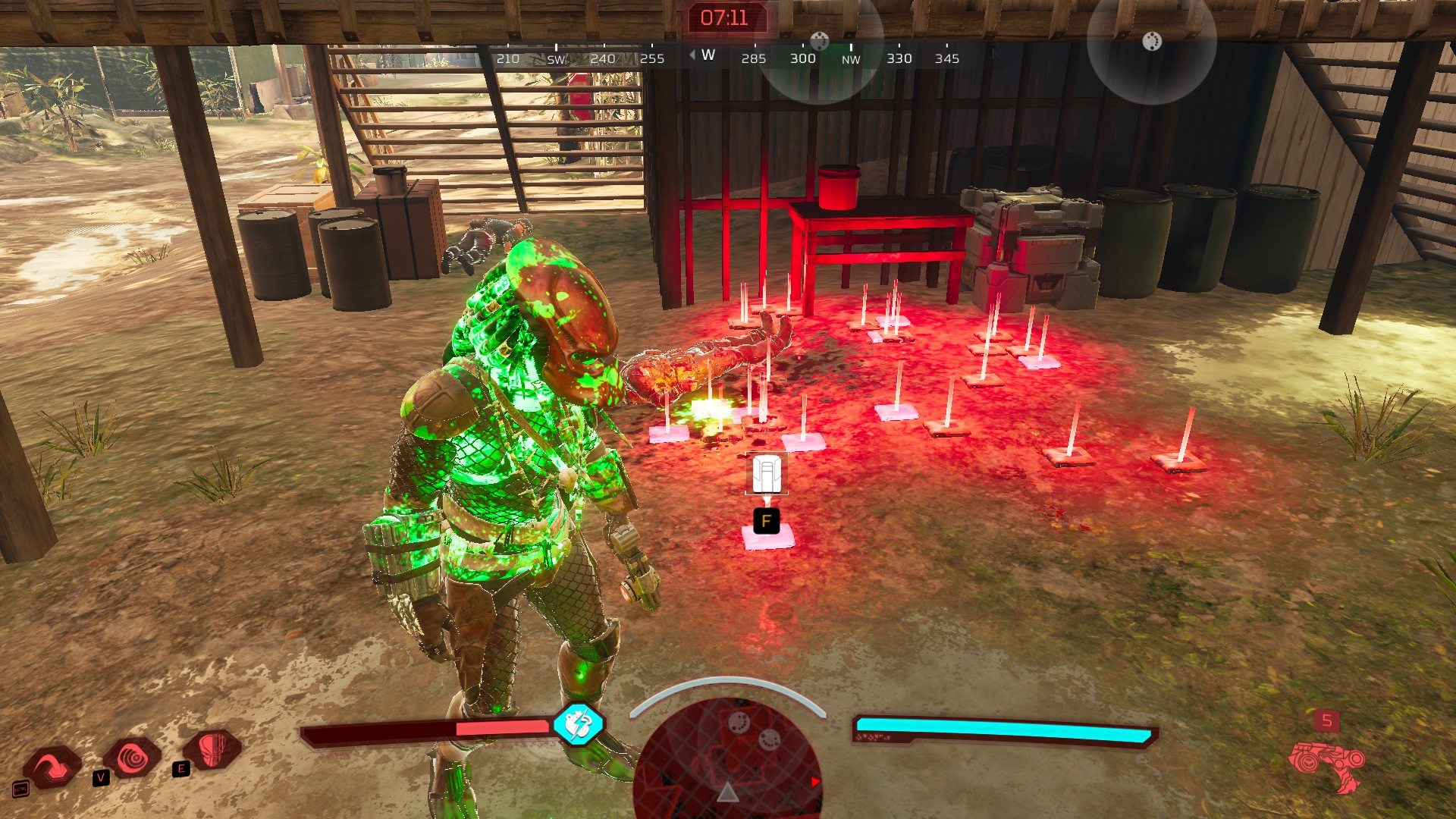The width and height of the screenshot is (1456, 819).
Task: Click the white pickup item icon
Action: click(767, 474)
